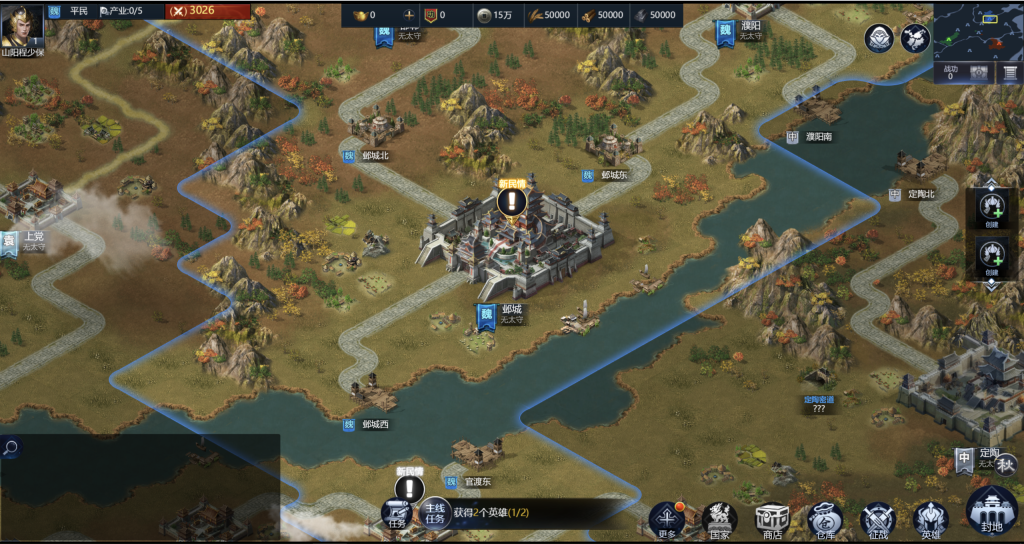
Task: Open the 征战 crossed-swords campaign menu
Action: click(x=878, y=519)
